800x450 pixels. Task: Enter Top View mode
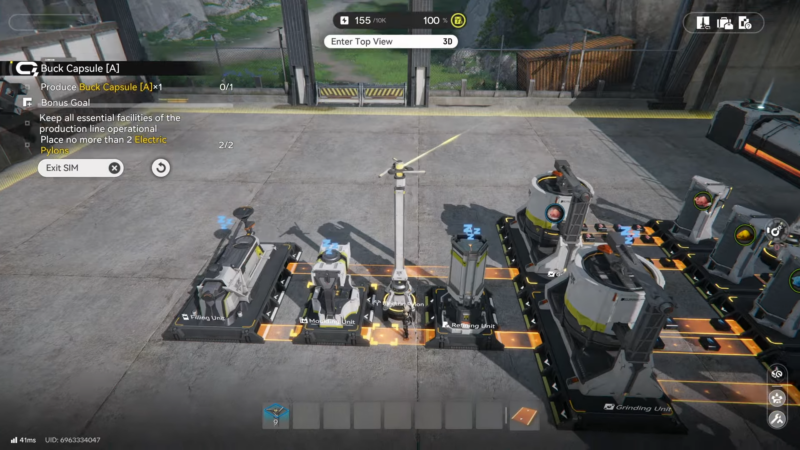click(390, 41)
